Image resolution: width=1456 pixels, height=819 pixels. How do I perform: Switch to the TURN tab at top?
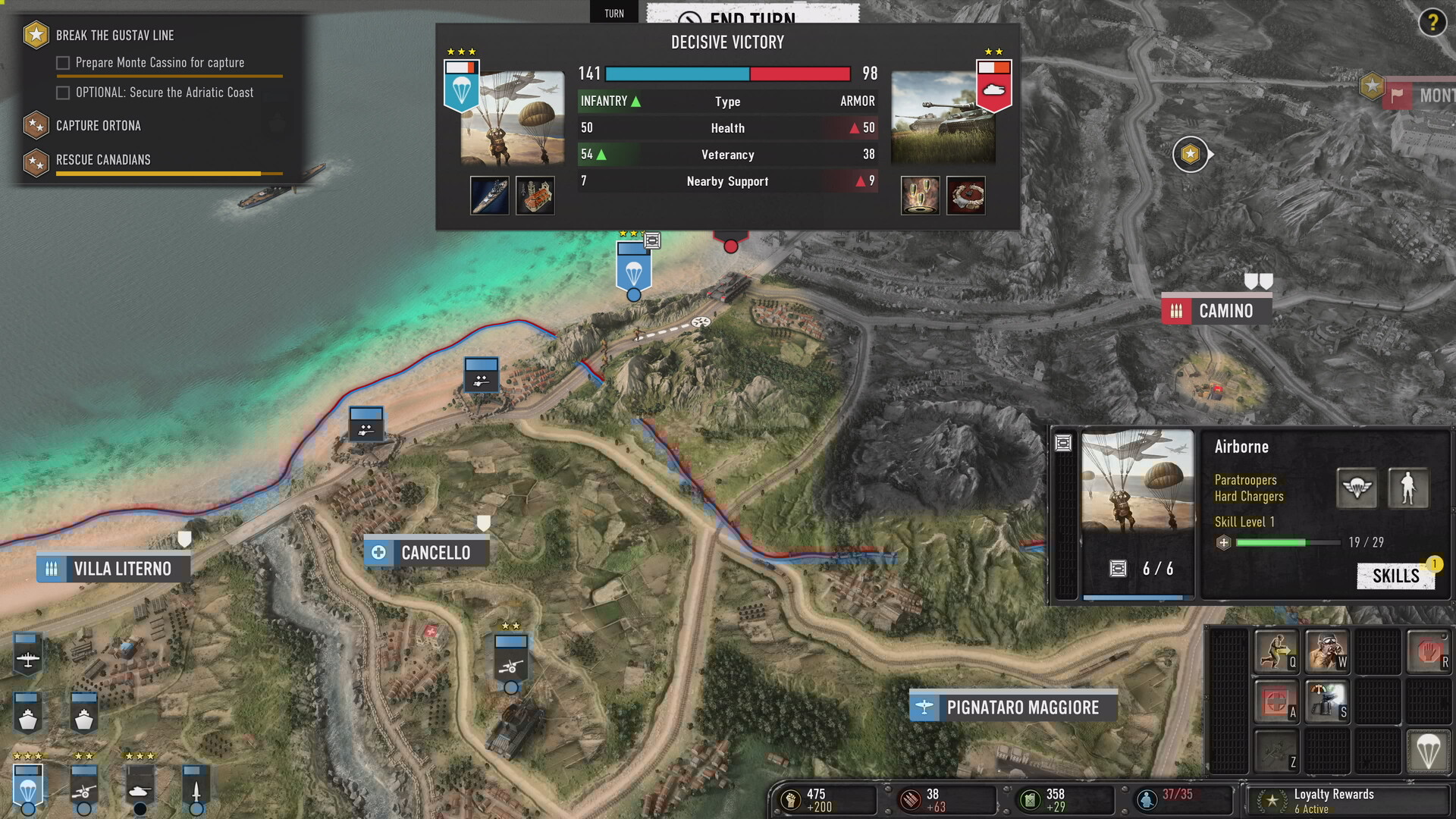(613, 12)
